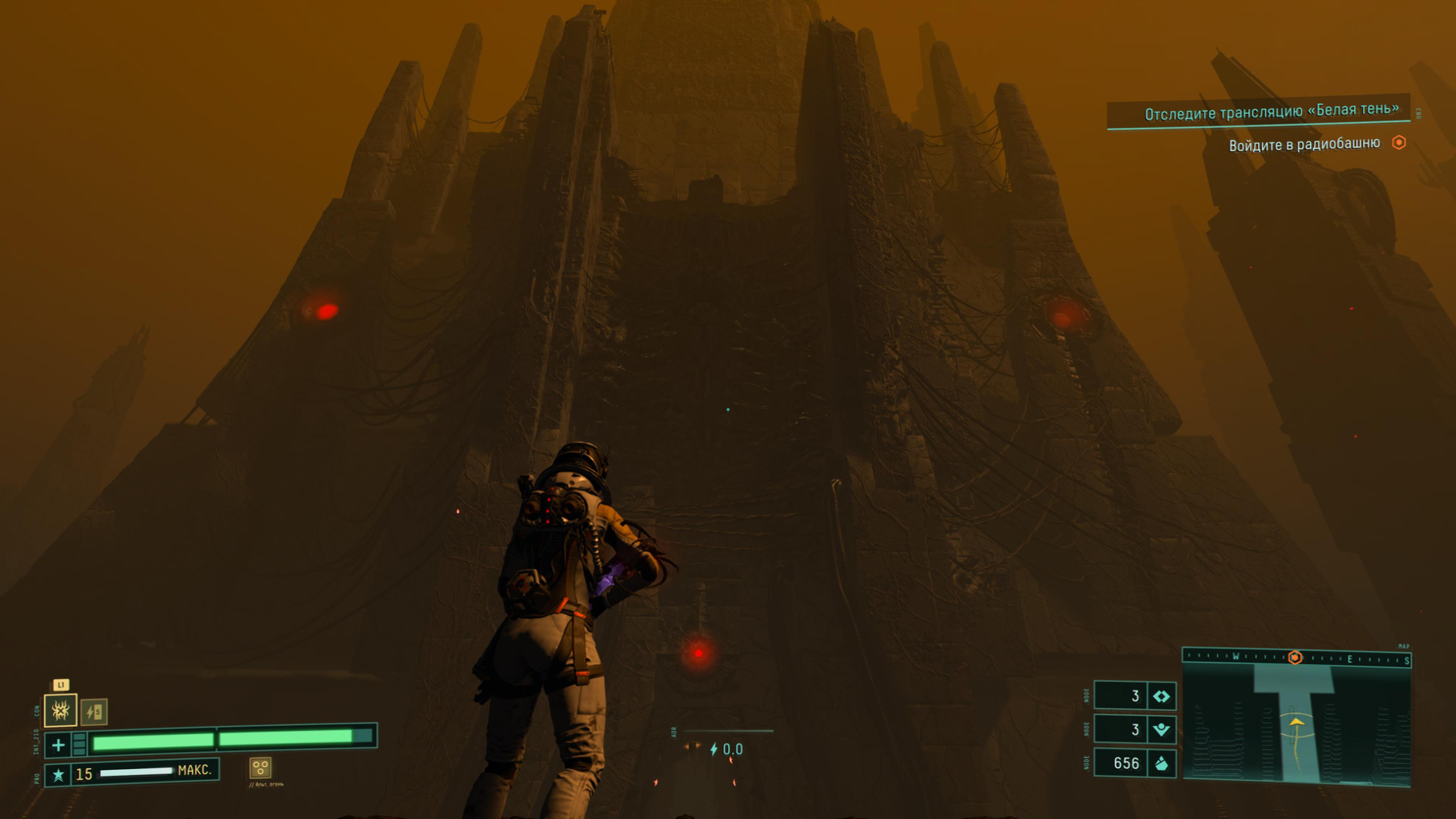
Task: Click the orange objective marker on compass
Action: (x=1295, y=657)
